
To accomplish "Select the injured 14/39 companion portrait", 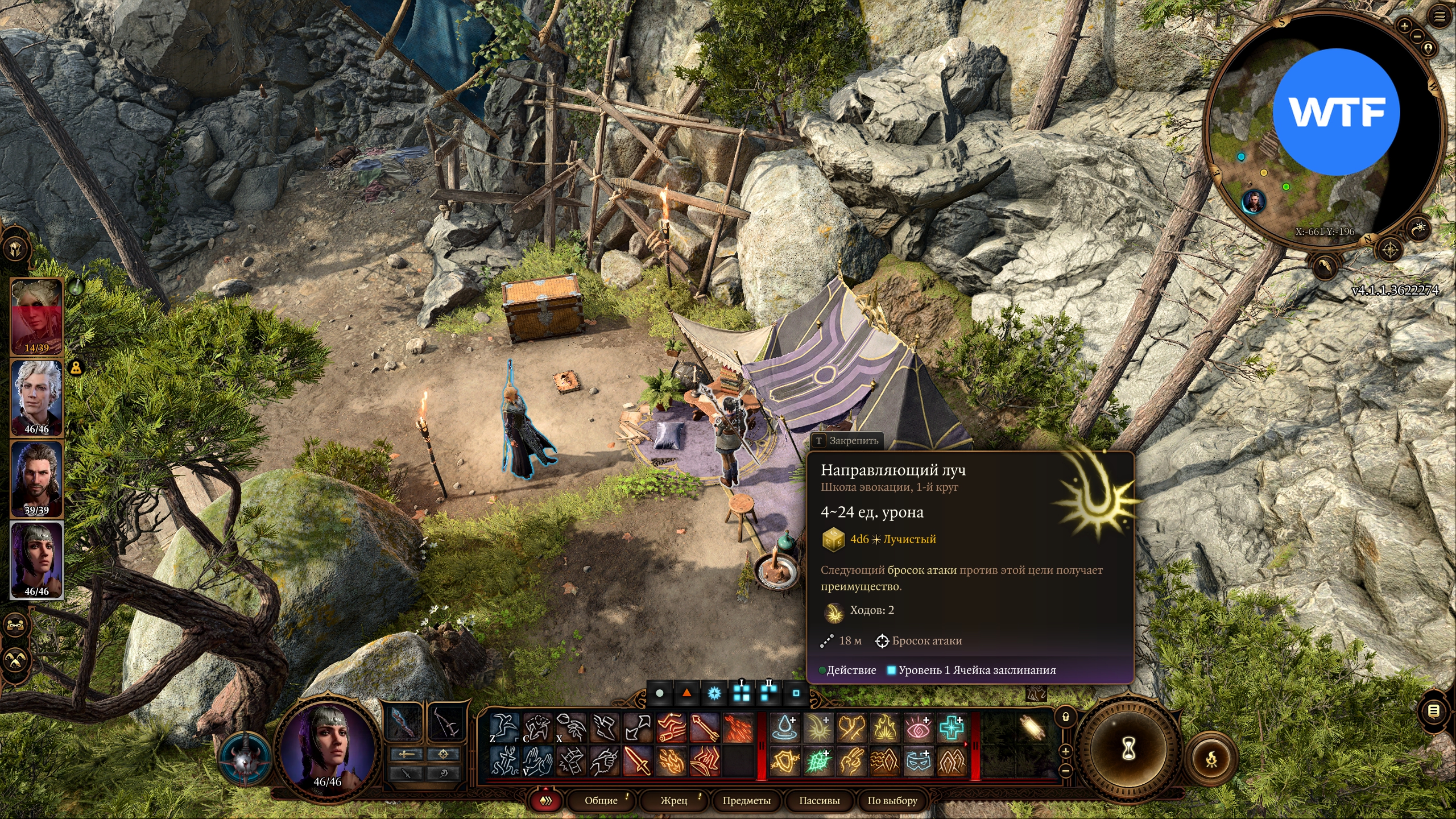I will pyautogui.click(x=37, y=316).
